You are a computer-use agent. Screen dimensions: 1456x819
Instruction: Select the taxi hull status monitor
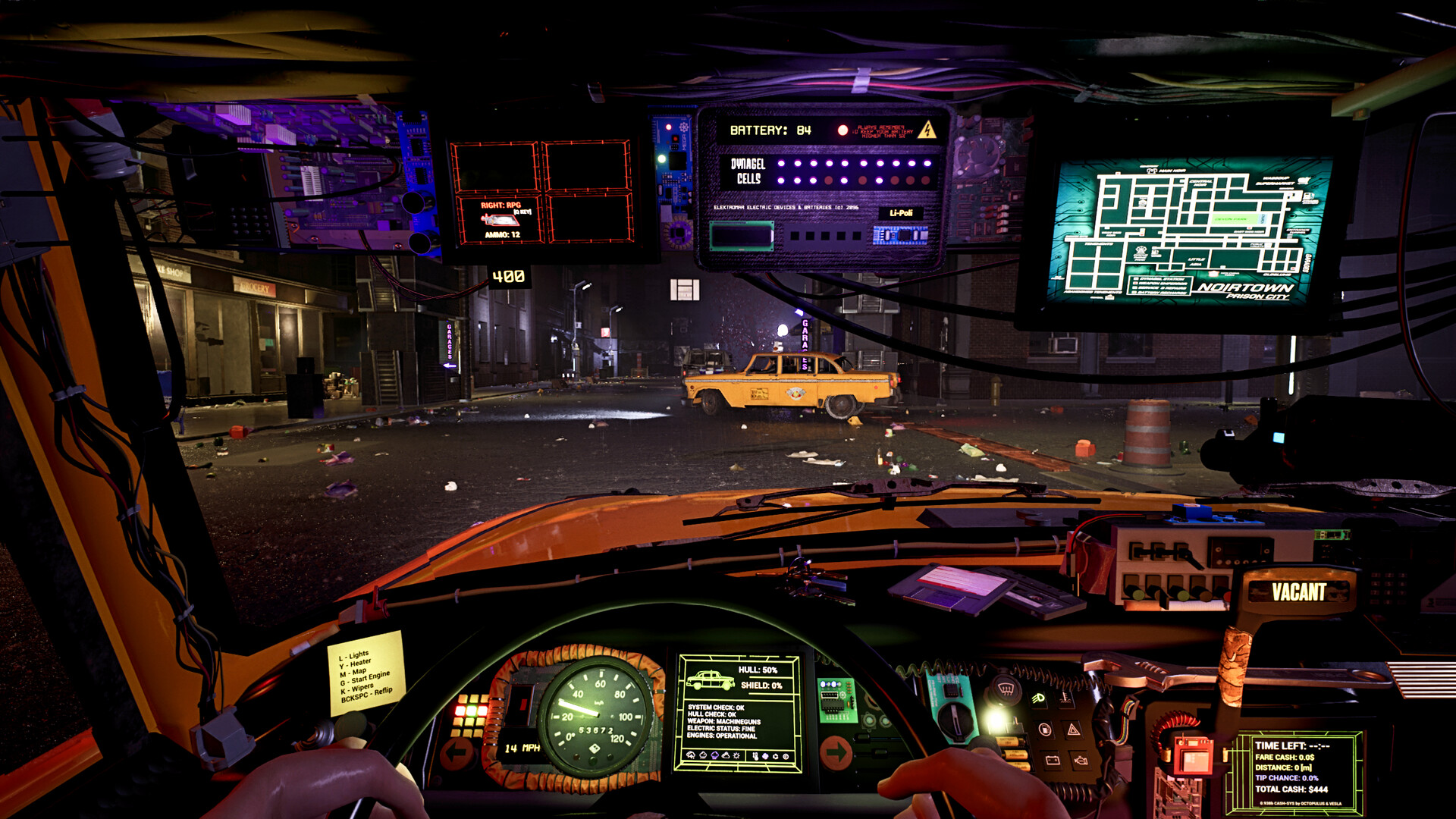tap(739, 713)
